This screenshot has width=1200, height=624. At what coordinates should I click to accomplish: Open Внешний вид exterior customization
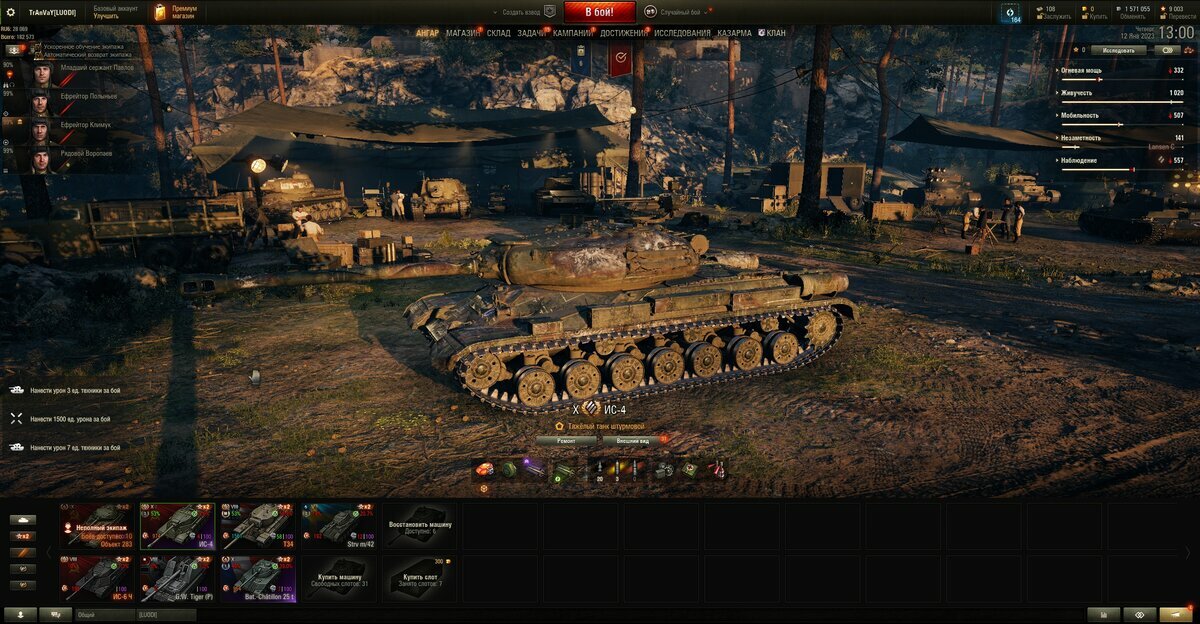[x=632, y=440]
